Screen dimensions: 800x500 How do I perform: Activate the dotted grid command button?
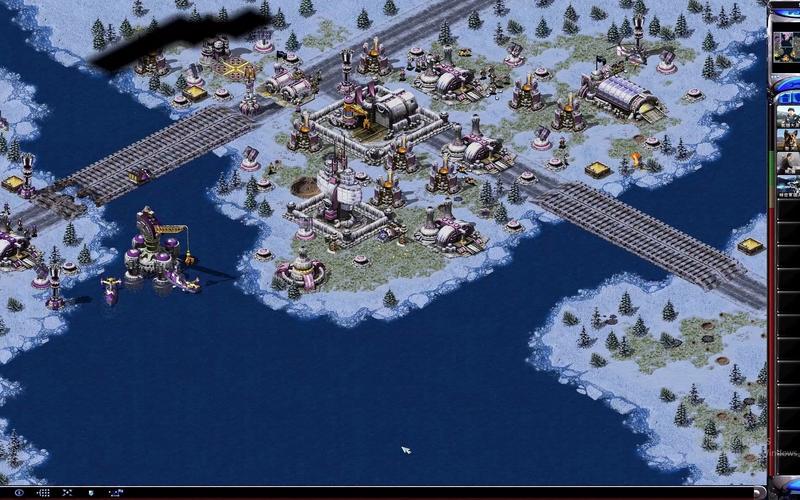pos(42,493)
